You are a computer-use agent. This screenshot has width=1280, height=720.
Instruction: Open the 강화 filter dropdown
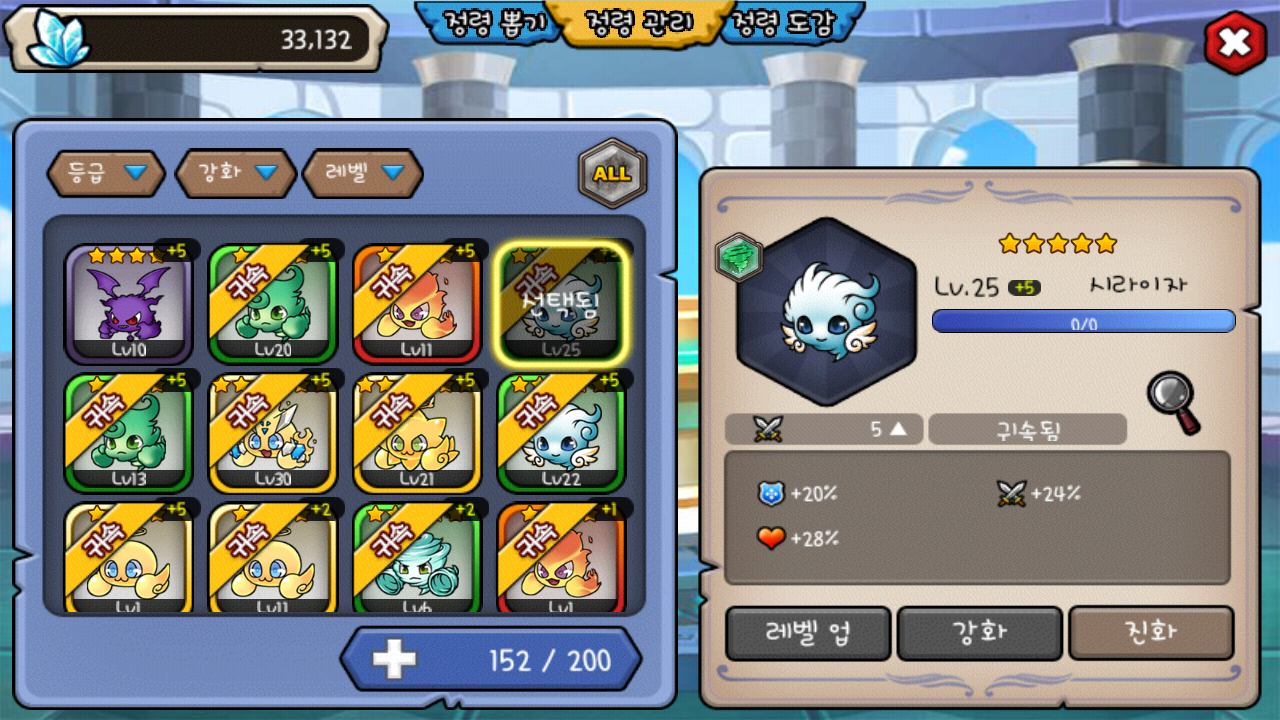pos(236,173)
